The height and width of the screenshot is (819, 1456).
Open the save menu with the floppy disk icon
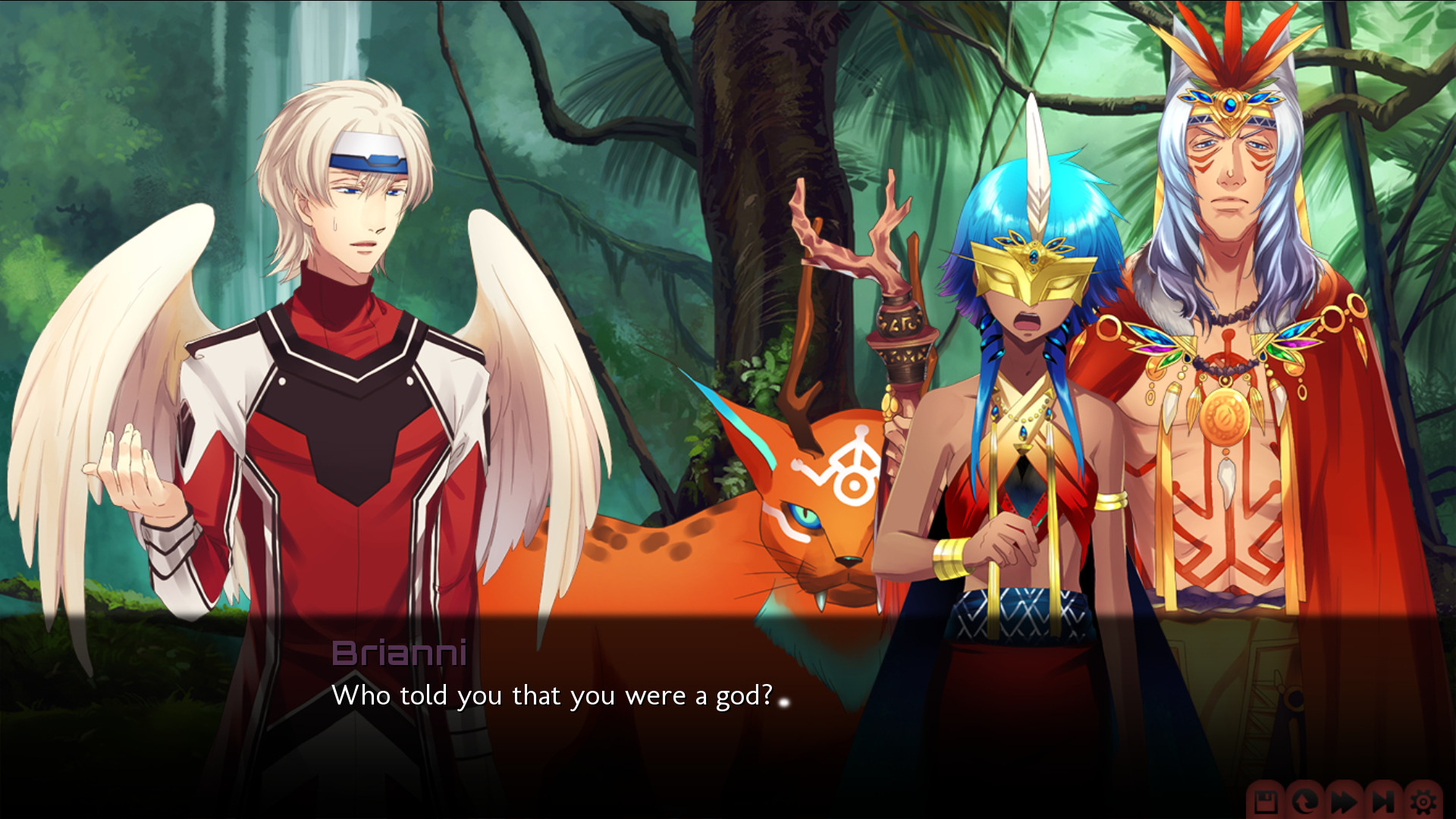tap(1266, 802)
